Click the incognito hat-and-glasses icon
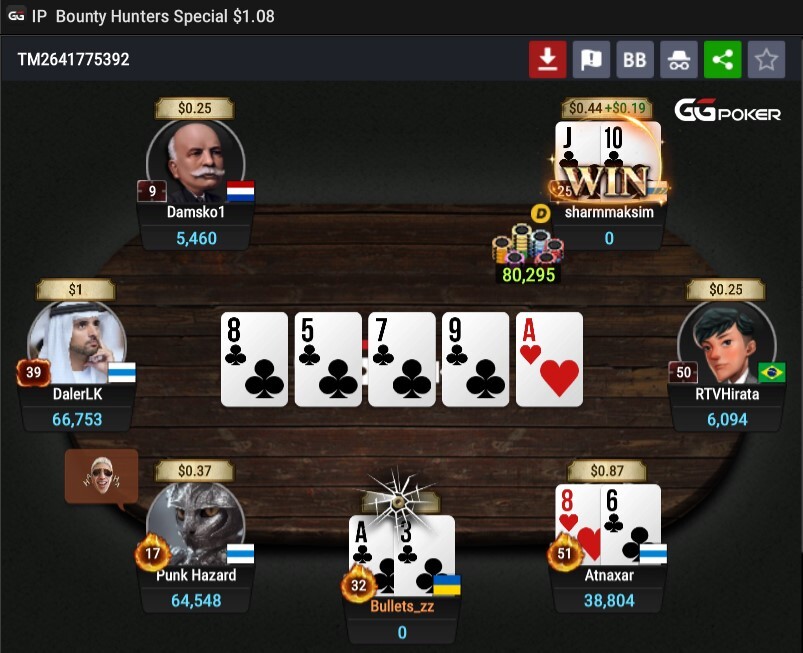Screen dimensions: 803x653 pos(679,60)
